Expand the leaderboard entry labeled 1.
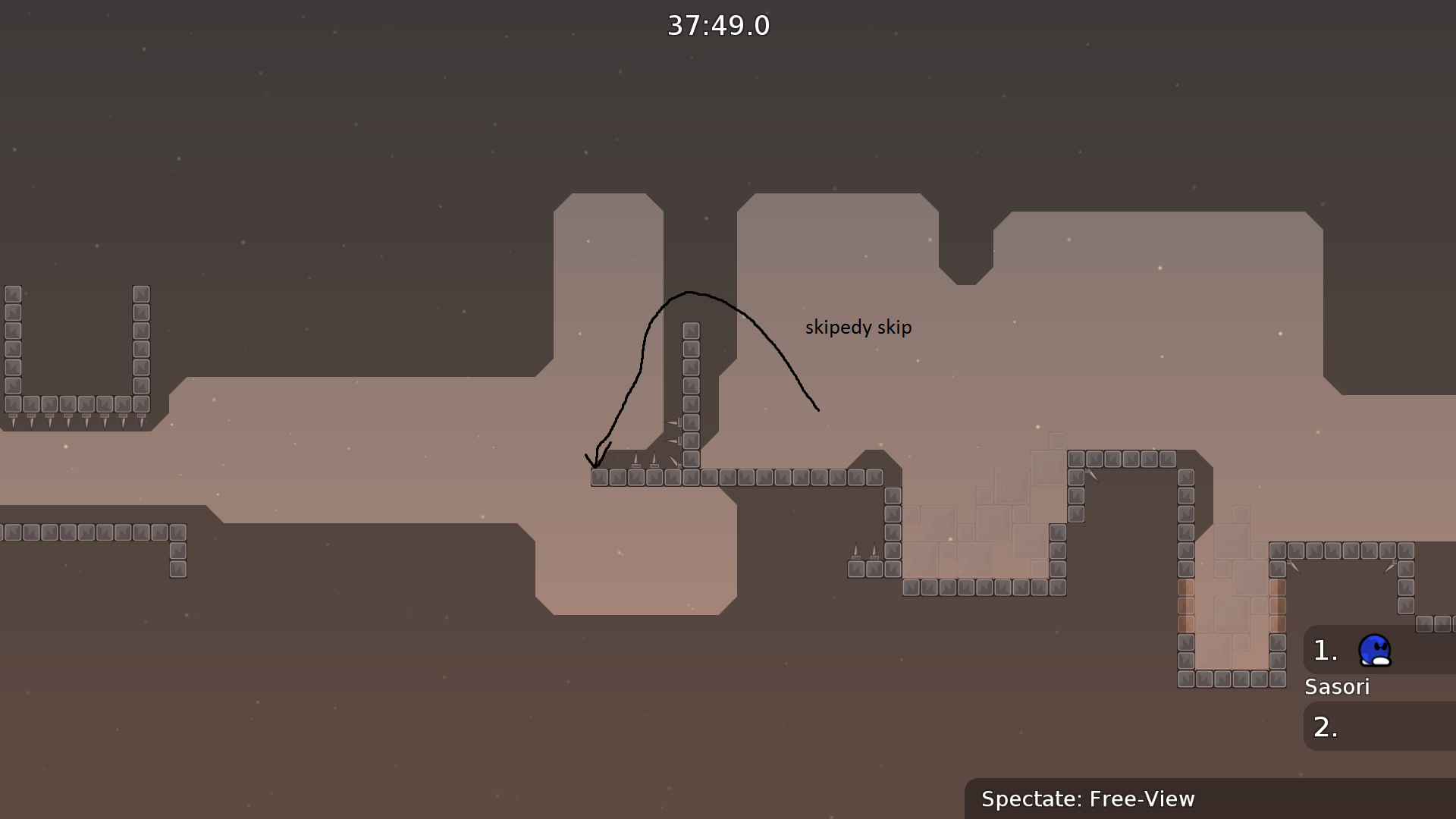The image size is (1456, 819). (x=1323, y=651)
